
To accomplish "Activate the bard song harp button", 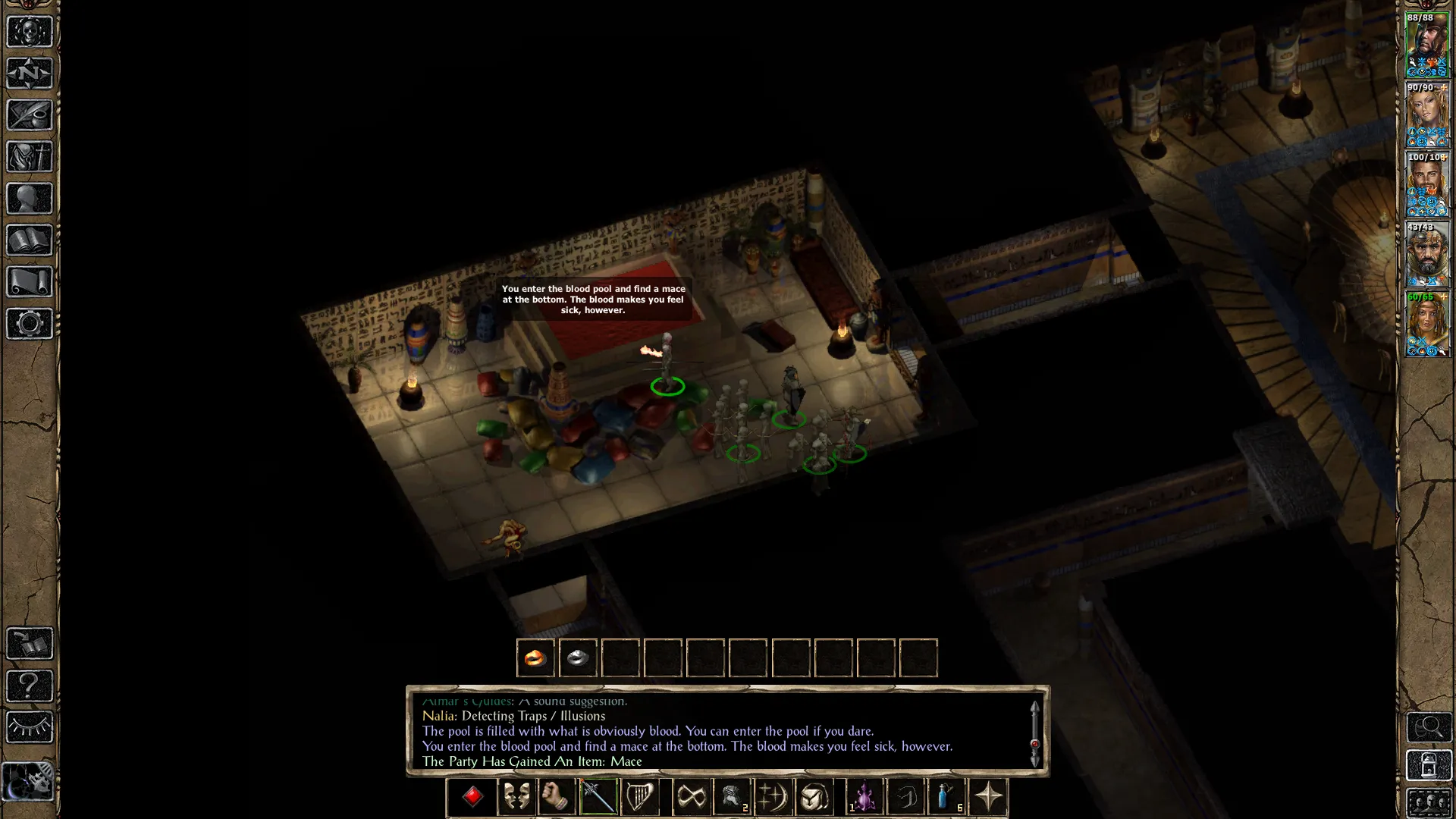I will (x=639, y=797).
